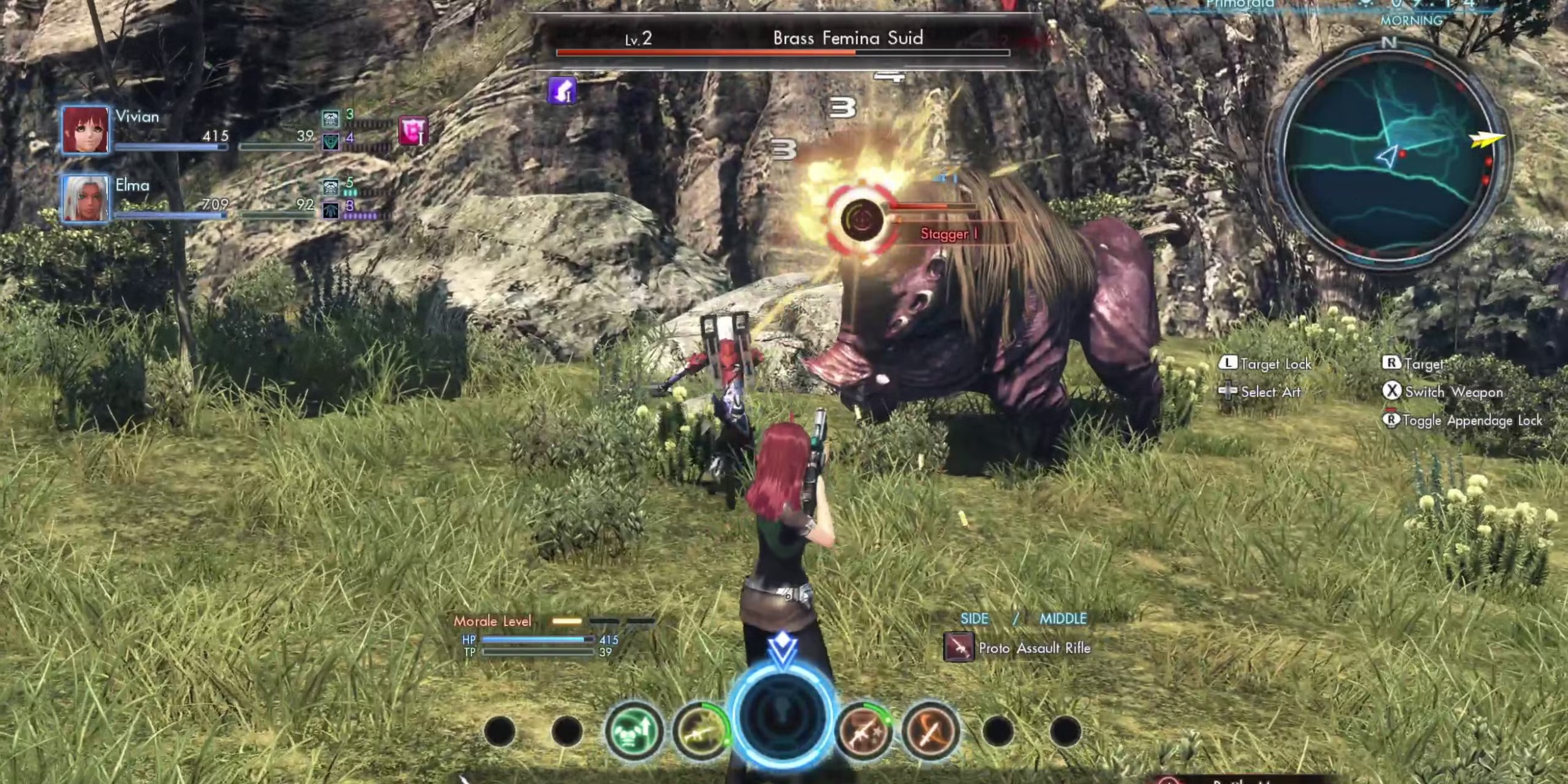Select Vivian's party portrait
This screenshot has height=784, width=1568.
point(85,130)
